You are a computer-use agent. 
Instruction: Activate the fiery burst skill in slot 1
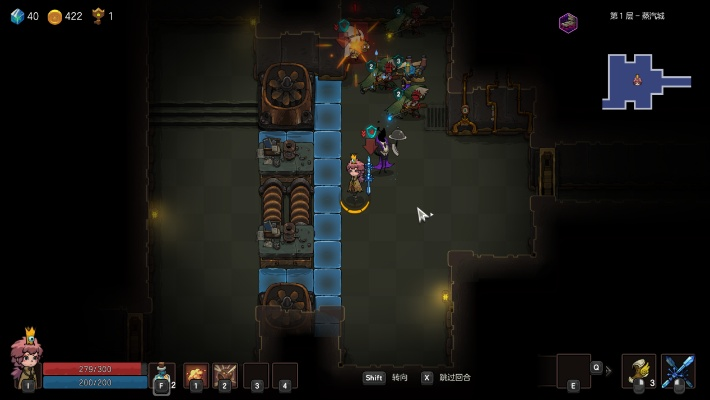(196, 374)
